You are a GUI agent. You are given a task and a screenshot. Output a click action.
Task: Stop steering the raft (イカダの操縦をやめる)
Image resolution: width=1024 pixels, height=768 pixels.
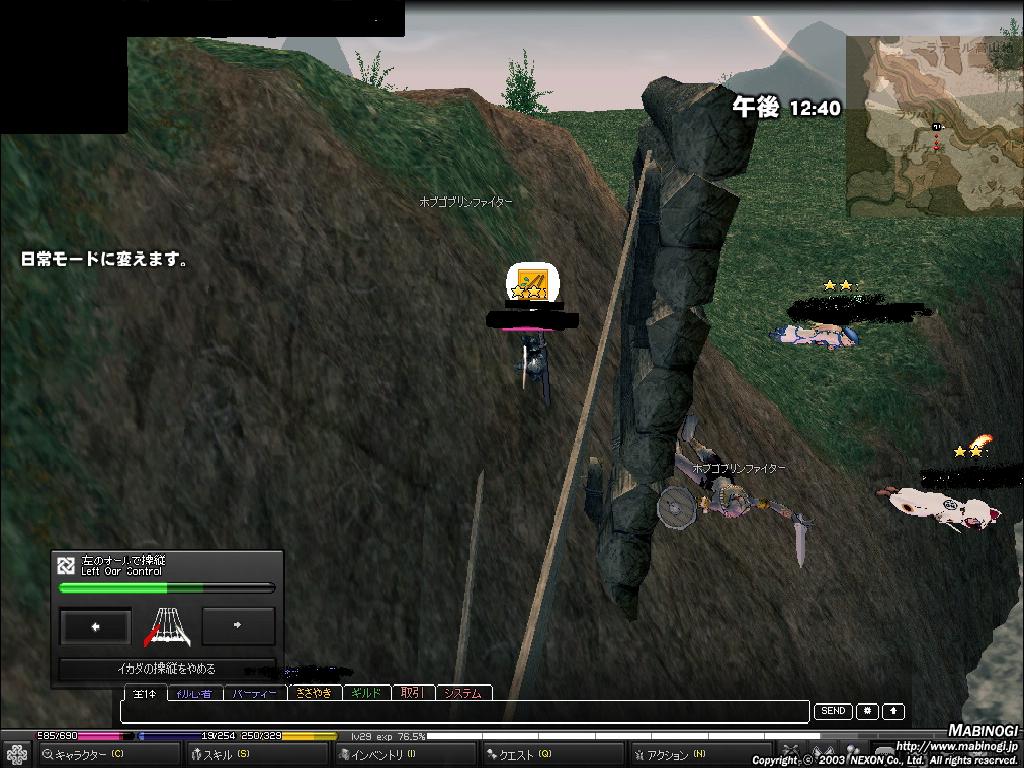(166, 669)
